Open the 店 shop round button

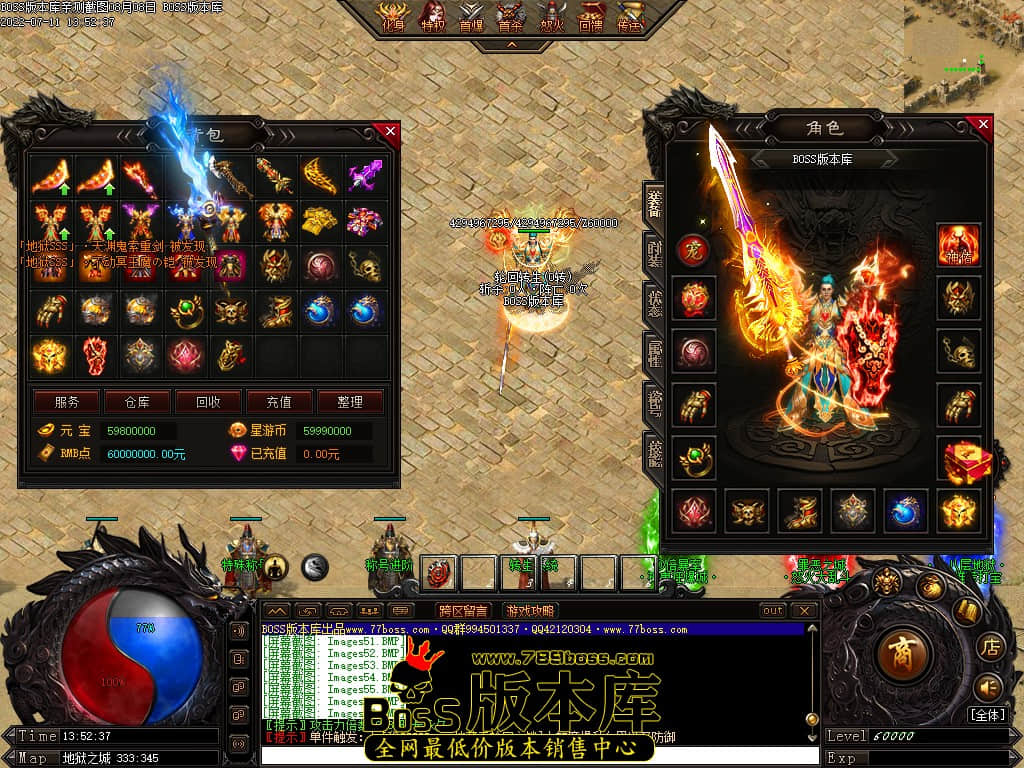tap(988, 645)
